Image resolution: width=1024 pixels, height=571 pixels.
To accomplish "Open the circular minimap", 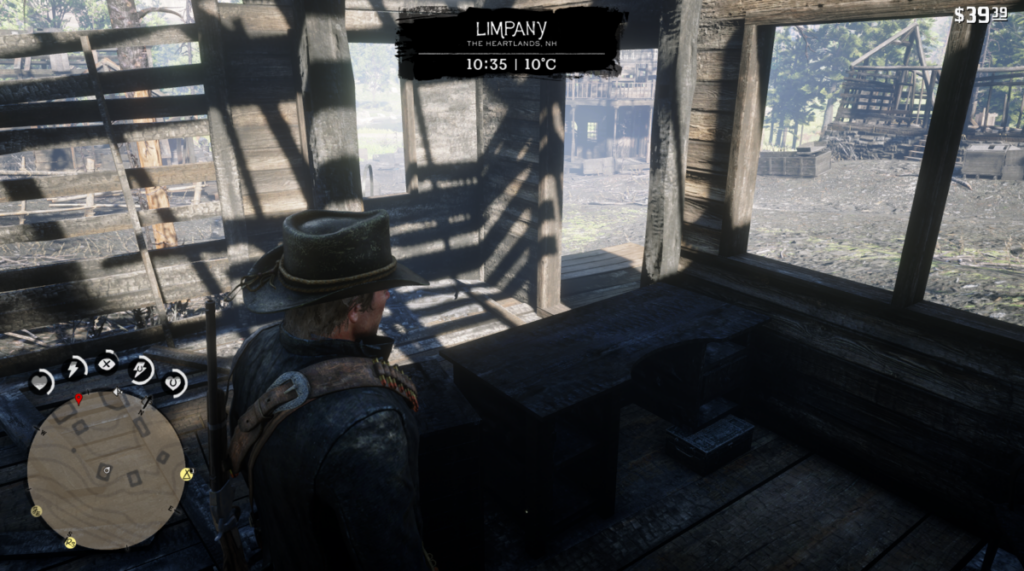I will click(105, 469).
